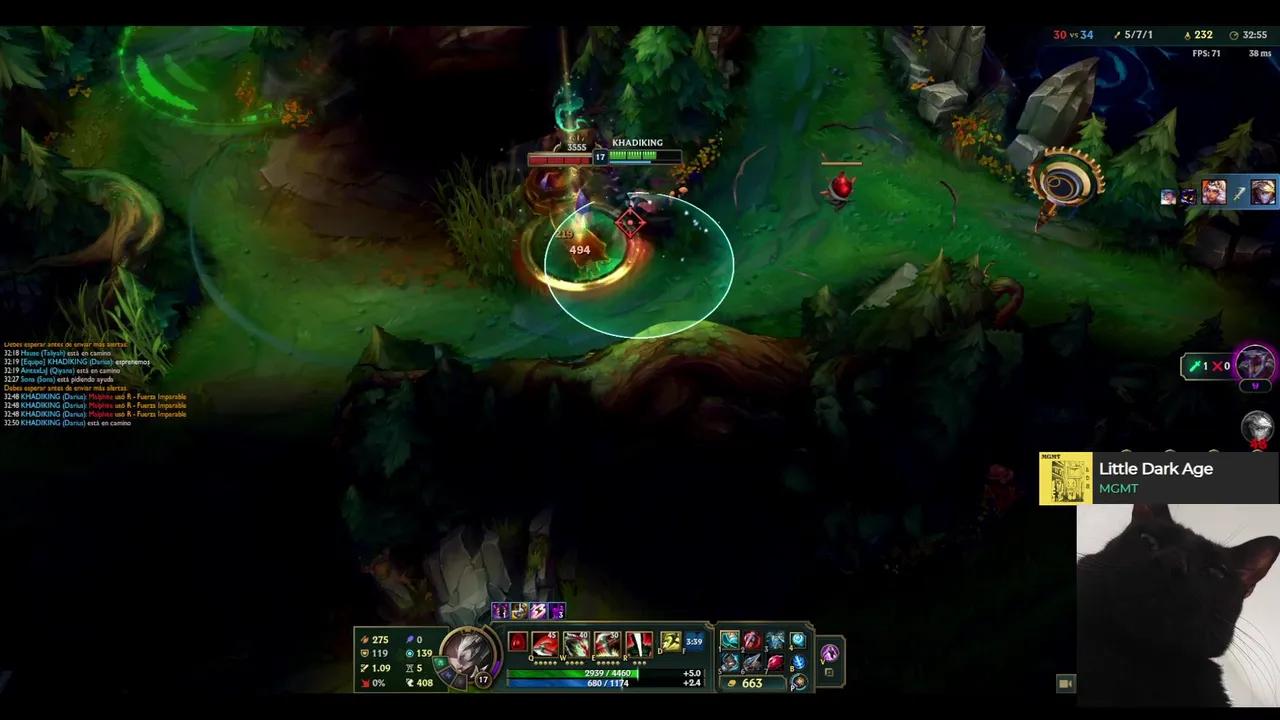This screenshot has height=720, width=1280.
Task: Click the square expander beside the emote button
Action: coord(828,672)
